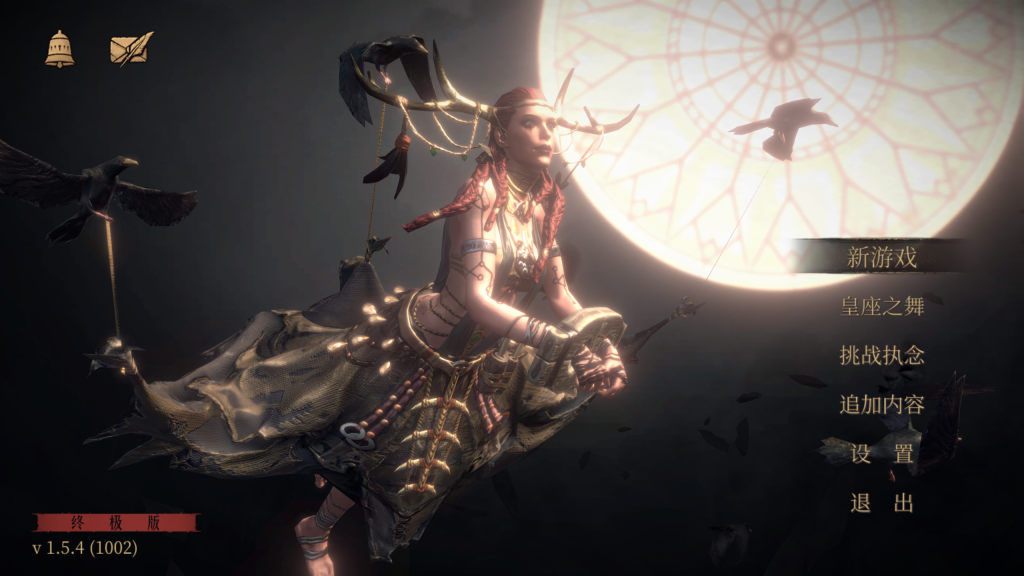Open the envelope and quill mail icon

point(131,49)
